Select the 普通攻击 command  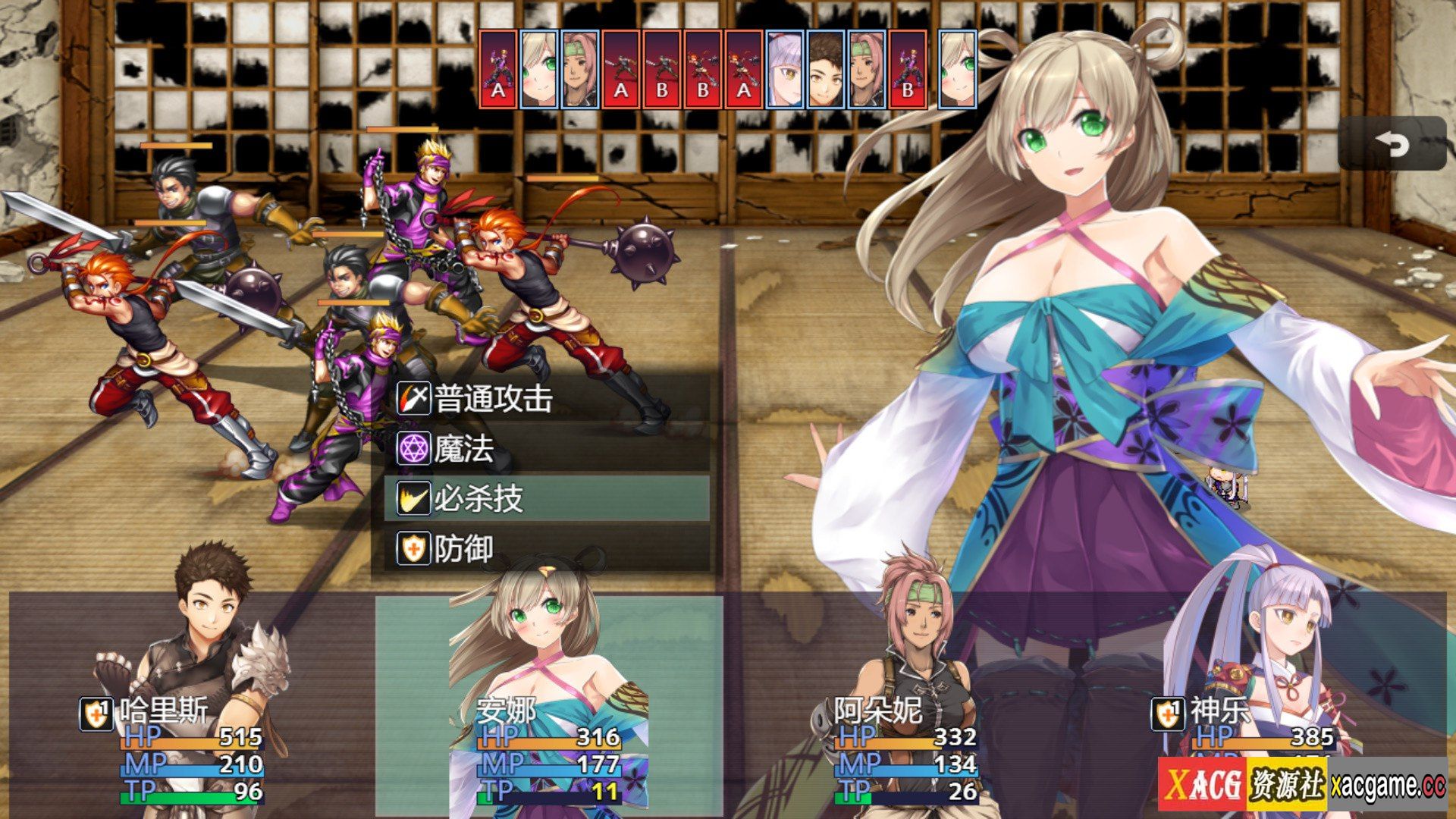tap(546, 399)
